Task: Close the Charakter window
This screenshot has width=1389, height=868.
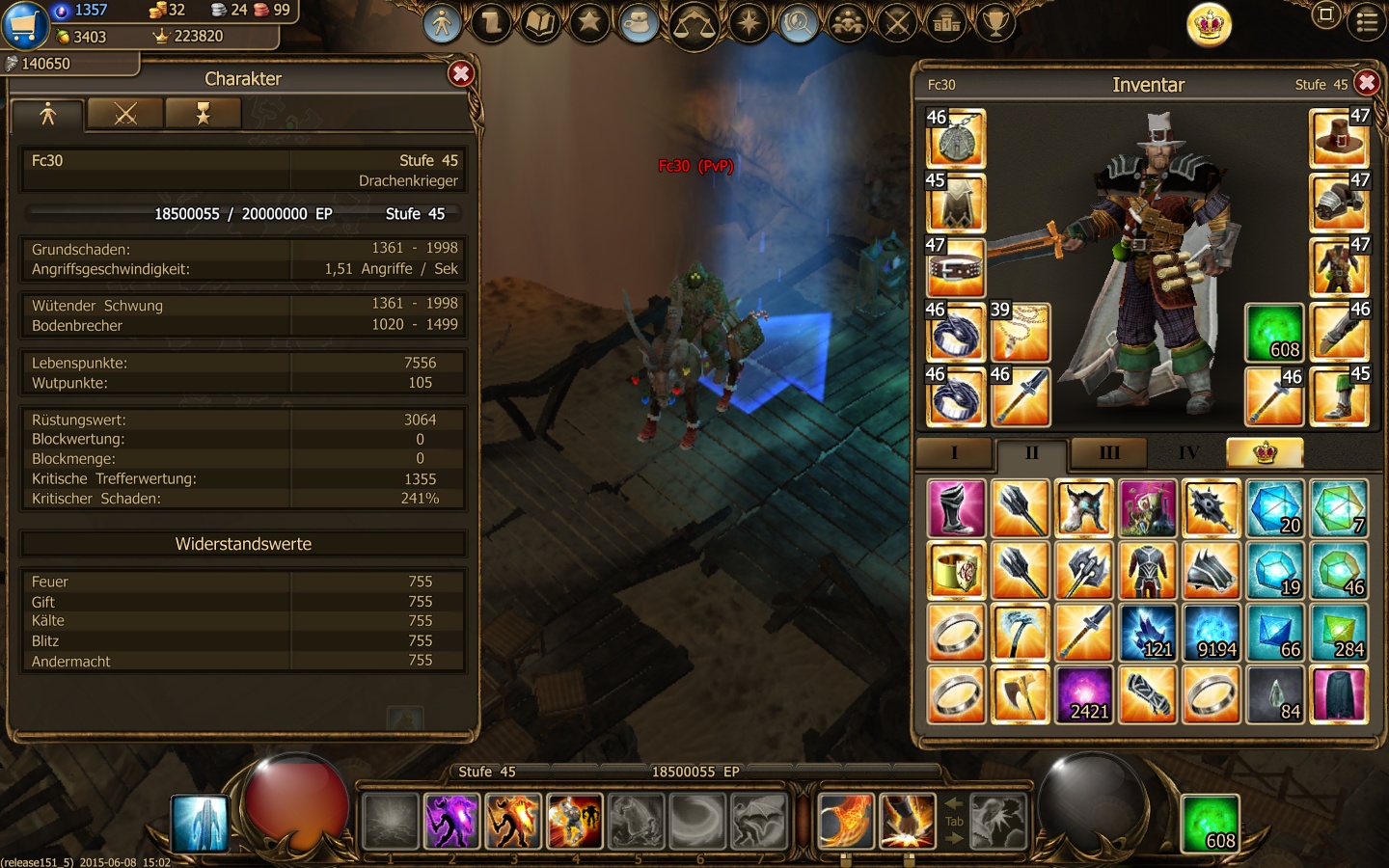Action: click(461, 74)
